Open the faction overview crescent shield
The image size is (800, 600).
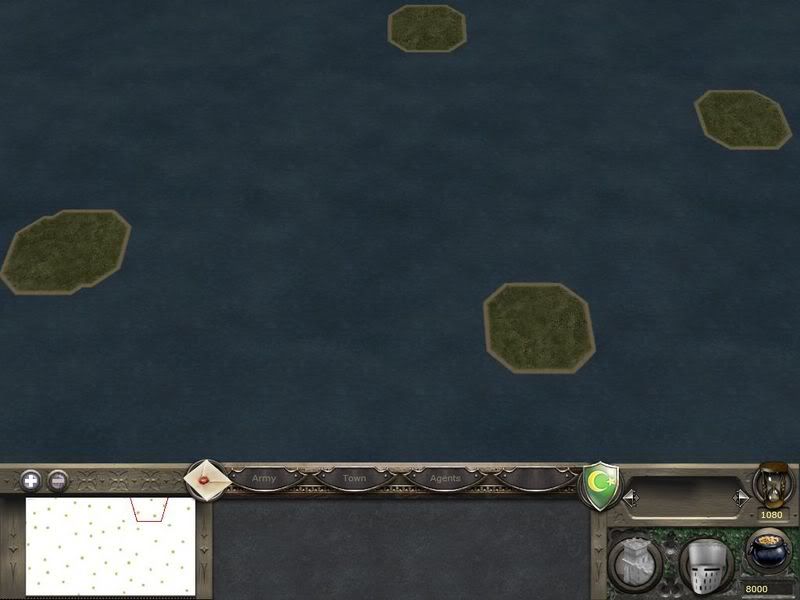pyautogui.click(x=600, y=485)
